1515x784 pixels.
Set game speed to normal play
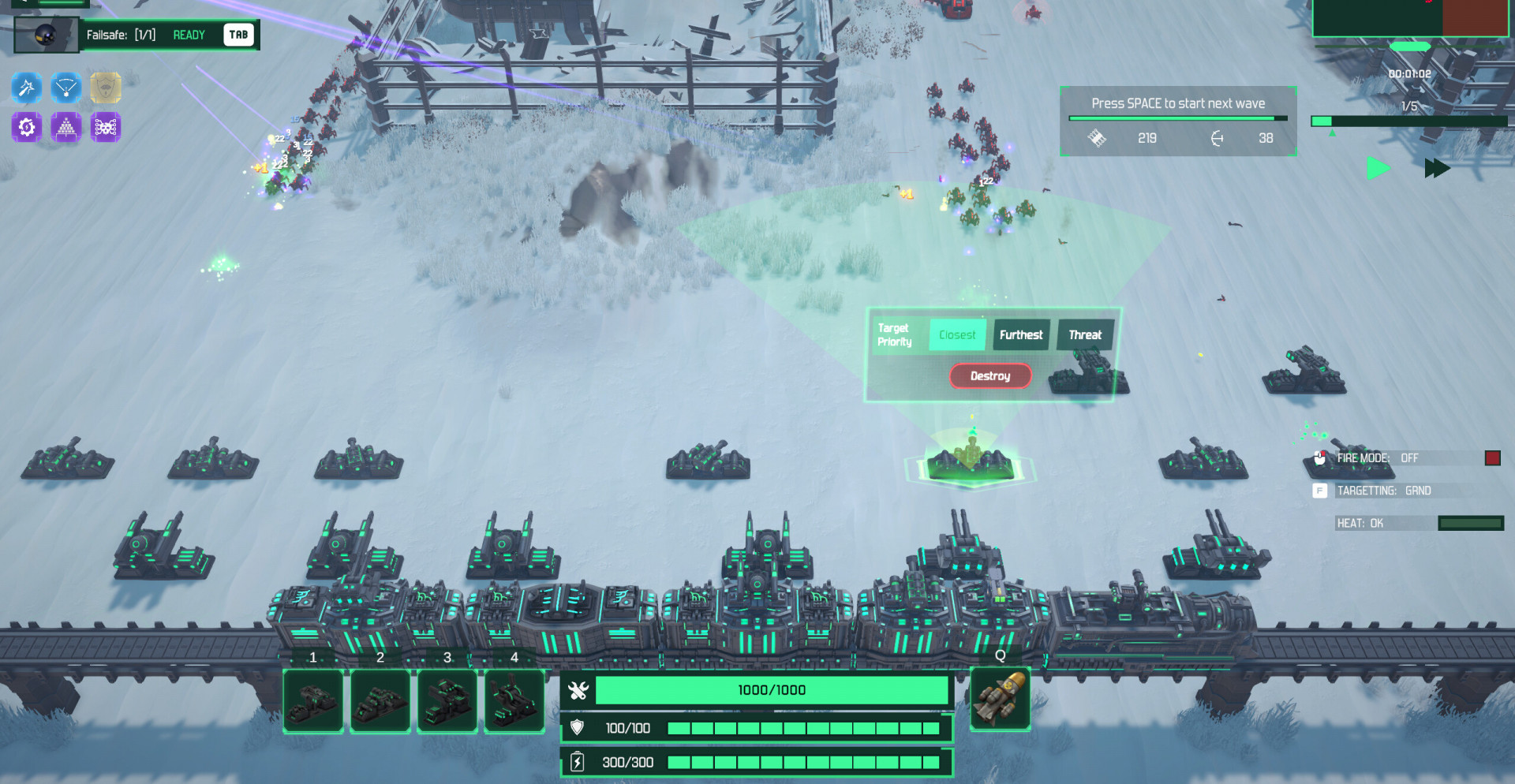1378,168
